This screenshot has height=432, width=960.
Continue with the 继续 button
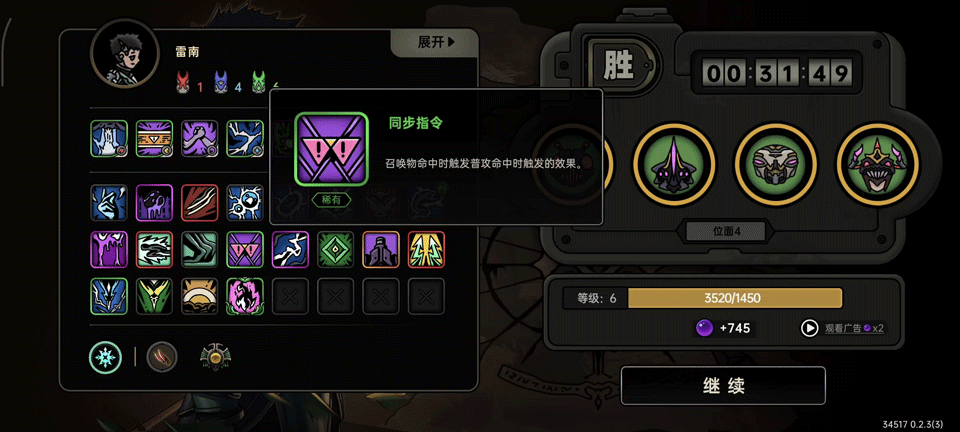(723, 386)
